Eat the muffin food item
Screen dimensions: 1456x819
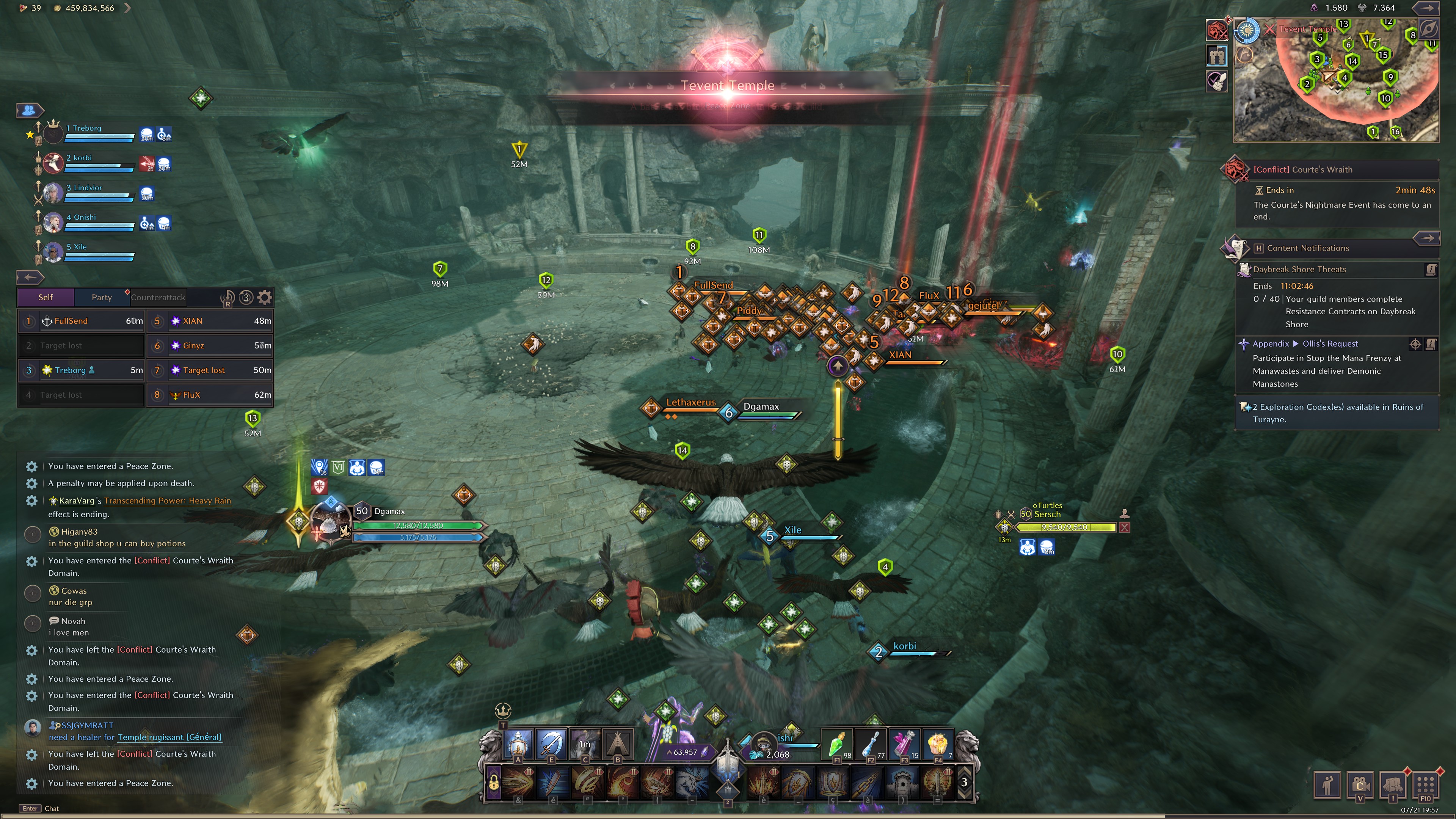tap(938, 744)
